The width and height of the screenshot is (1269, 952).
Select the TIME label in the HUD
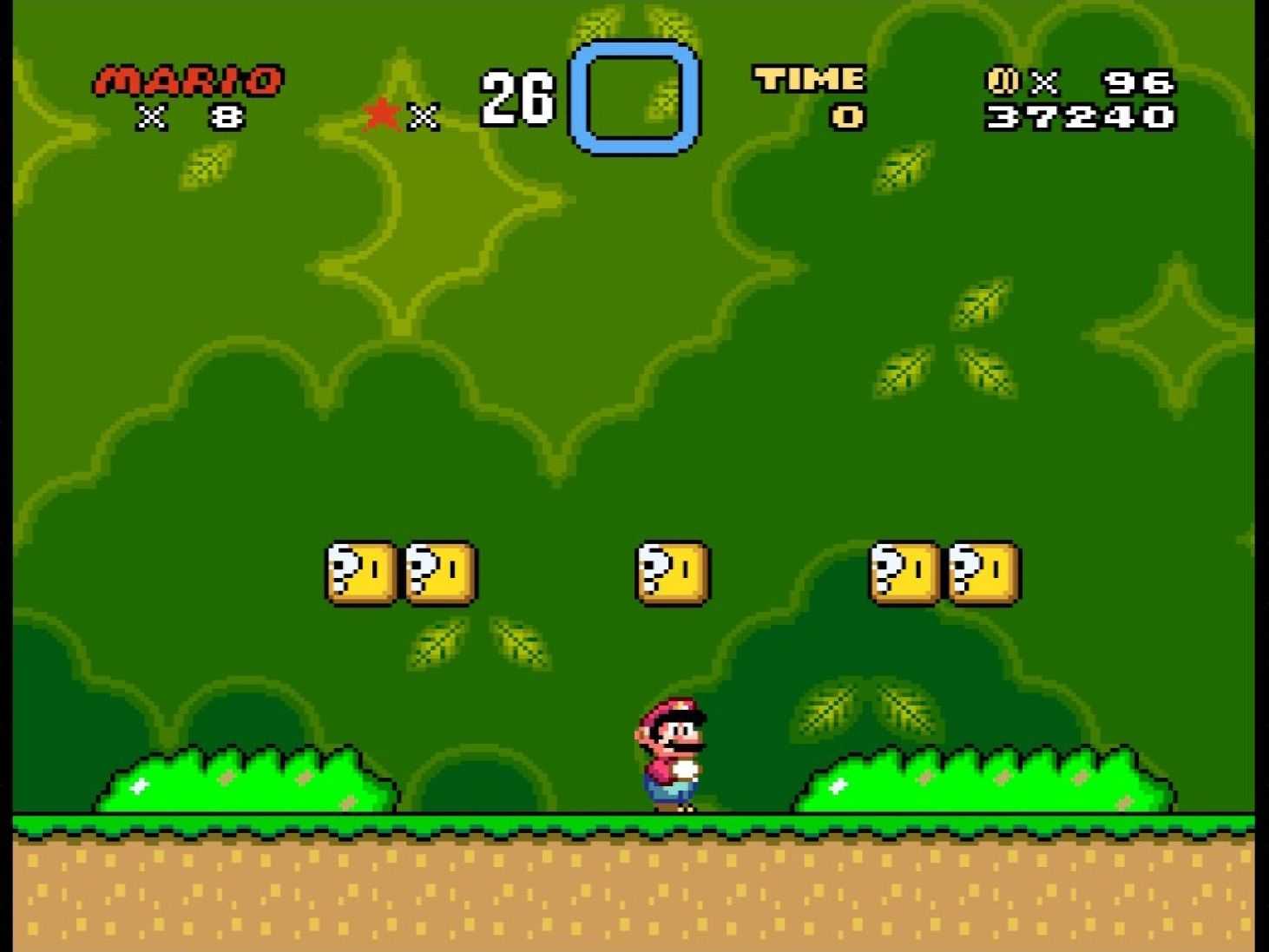[x=807, y=79]
